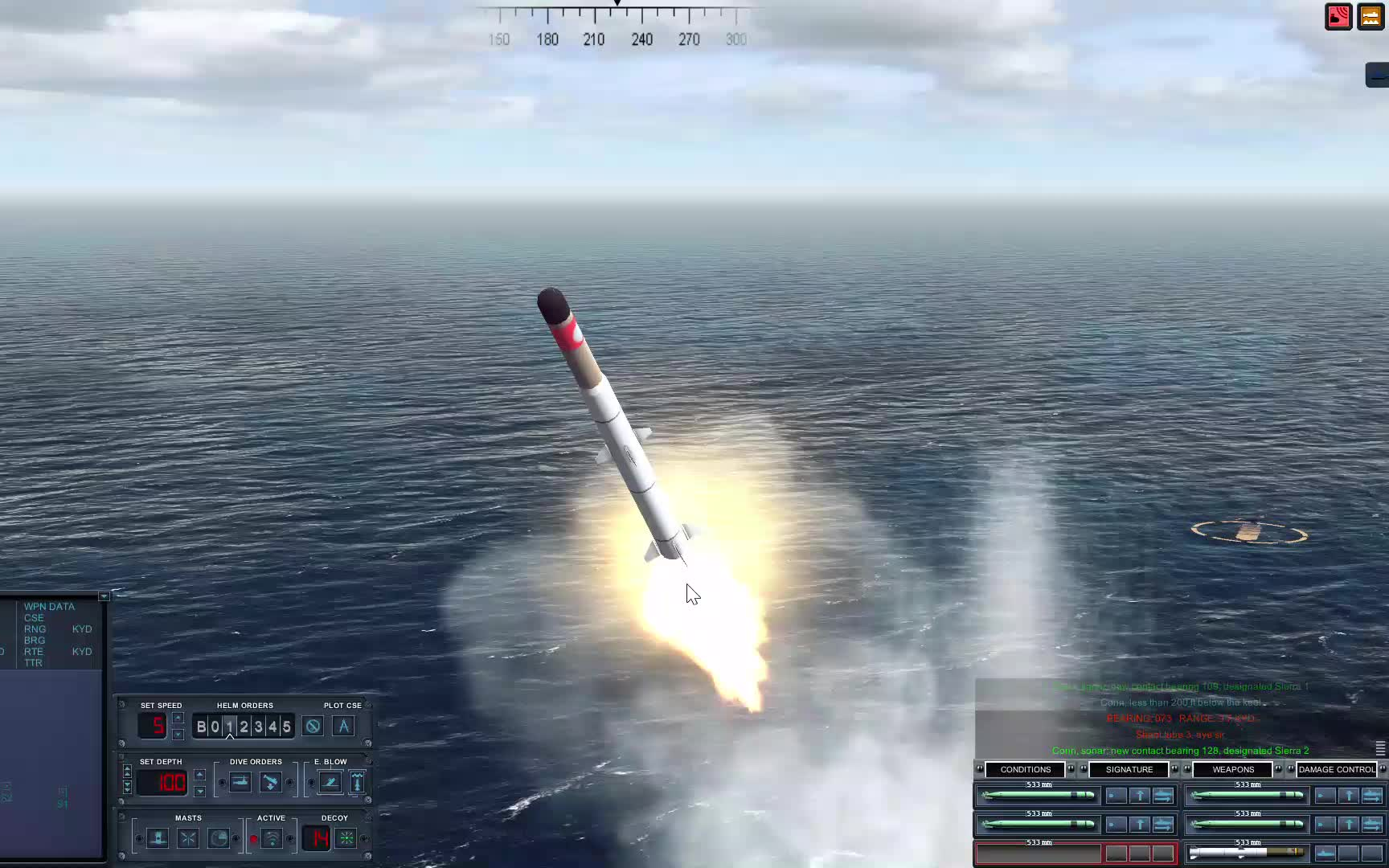Screen dimensions: 1389x868
Task: Click the orange shallow-water warning icon
Action: tap(1371, 17)
